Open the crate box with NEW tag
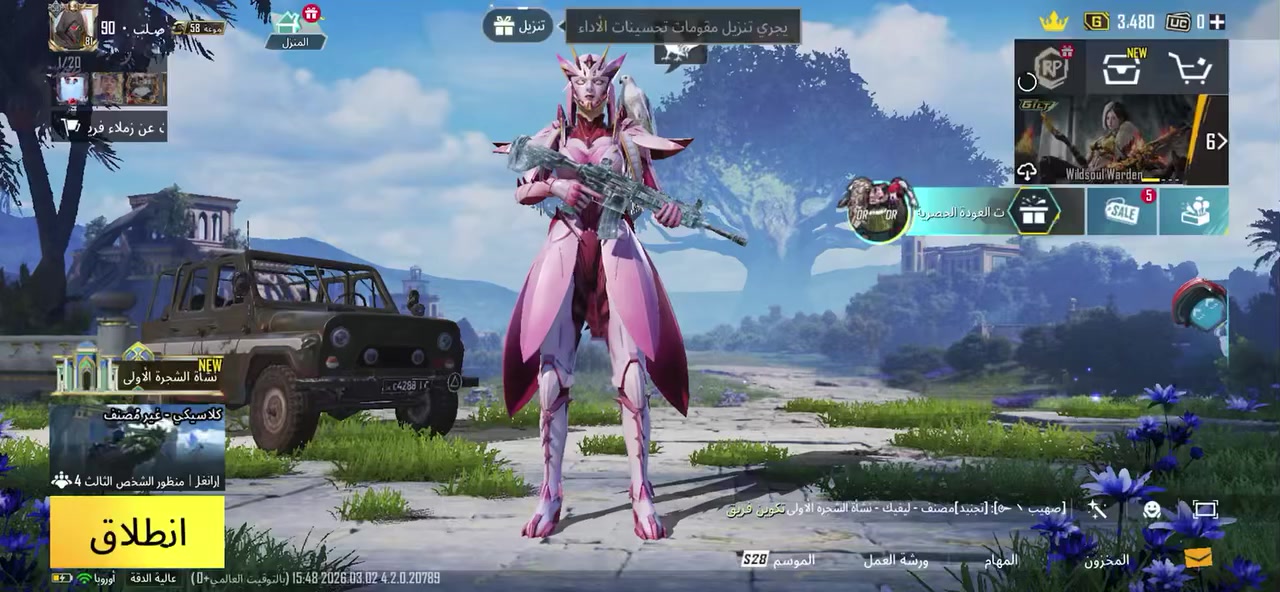The height and width of the screenshot is (592, 1280). pos(1122,68)
